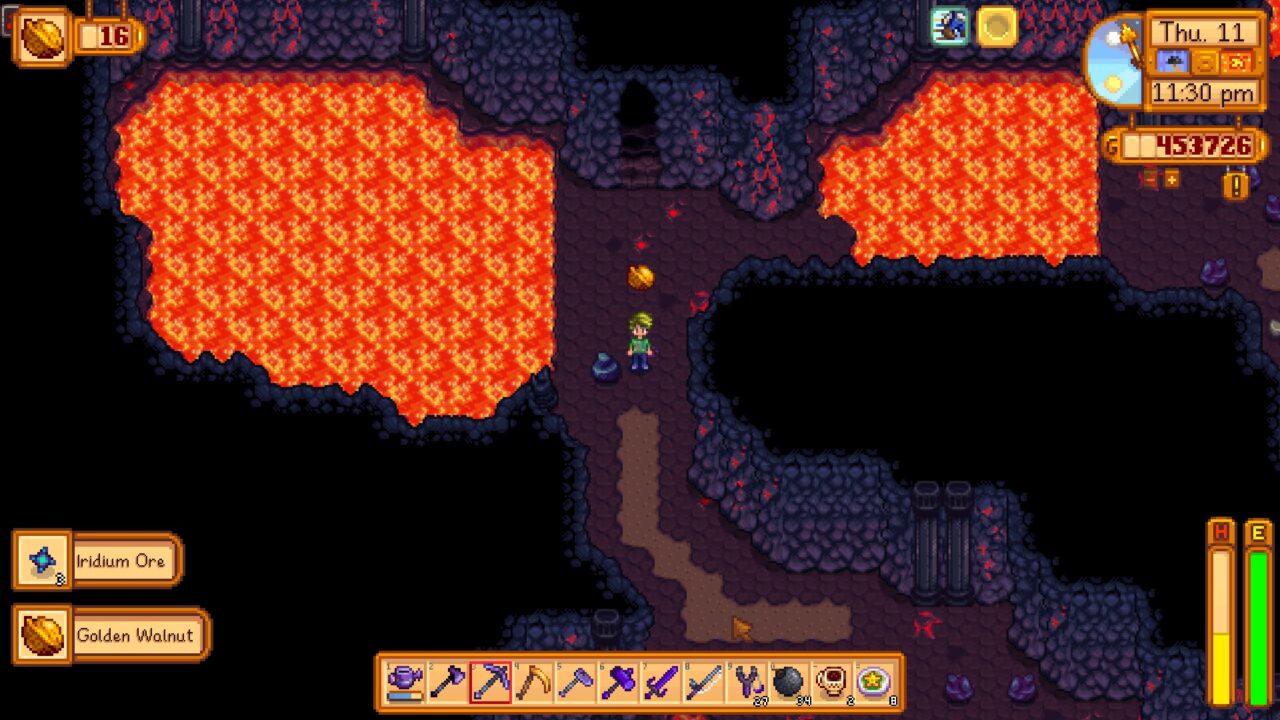1280x720 pixels.
Task: Choose the steel blue sword slot
Action: coord(704,683)
